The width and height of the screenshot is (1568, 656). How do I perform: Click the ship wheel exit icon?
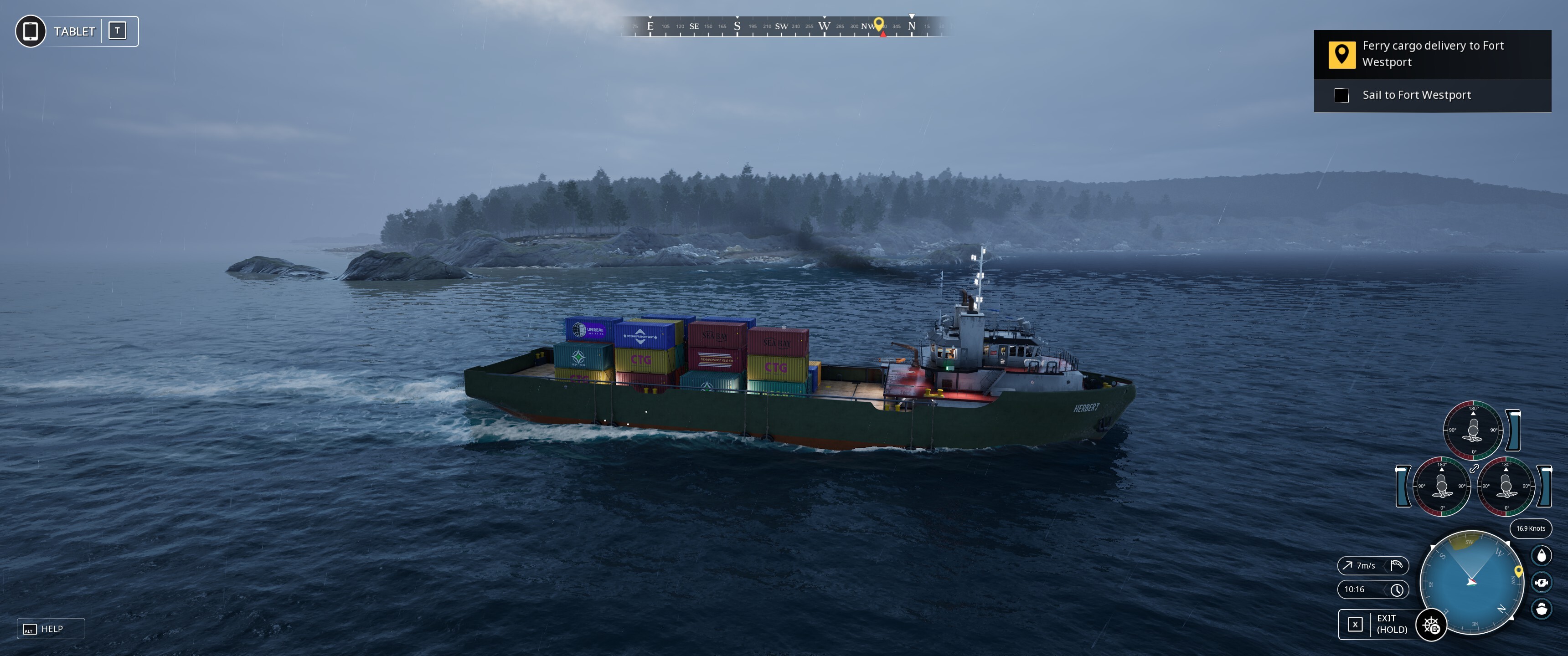coord(1431,625)
